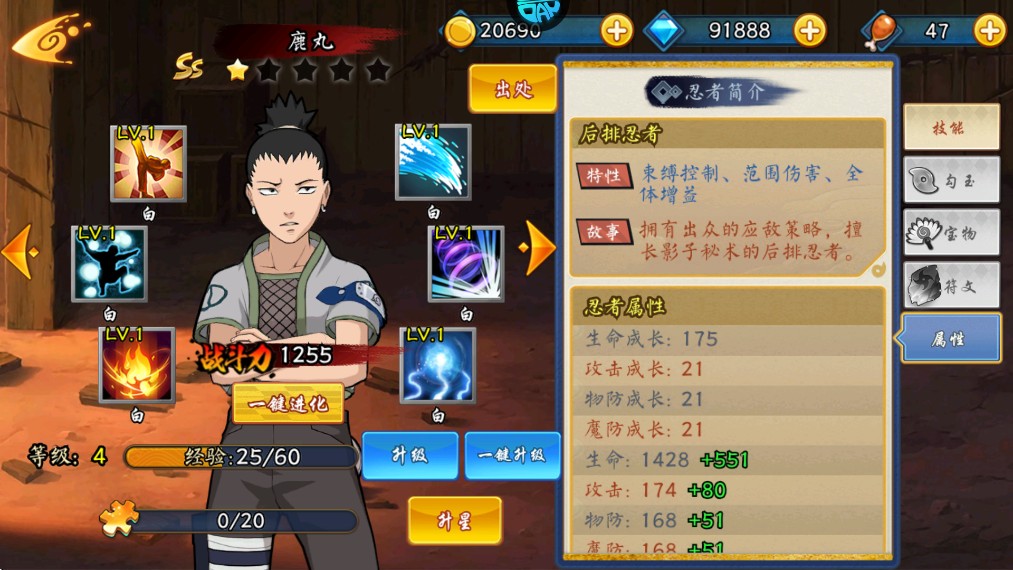Viewport: 1013px width, 570px height.
Task: Select the kicking figure skill icon
Action: click(x=148, y=163)
